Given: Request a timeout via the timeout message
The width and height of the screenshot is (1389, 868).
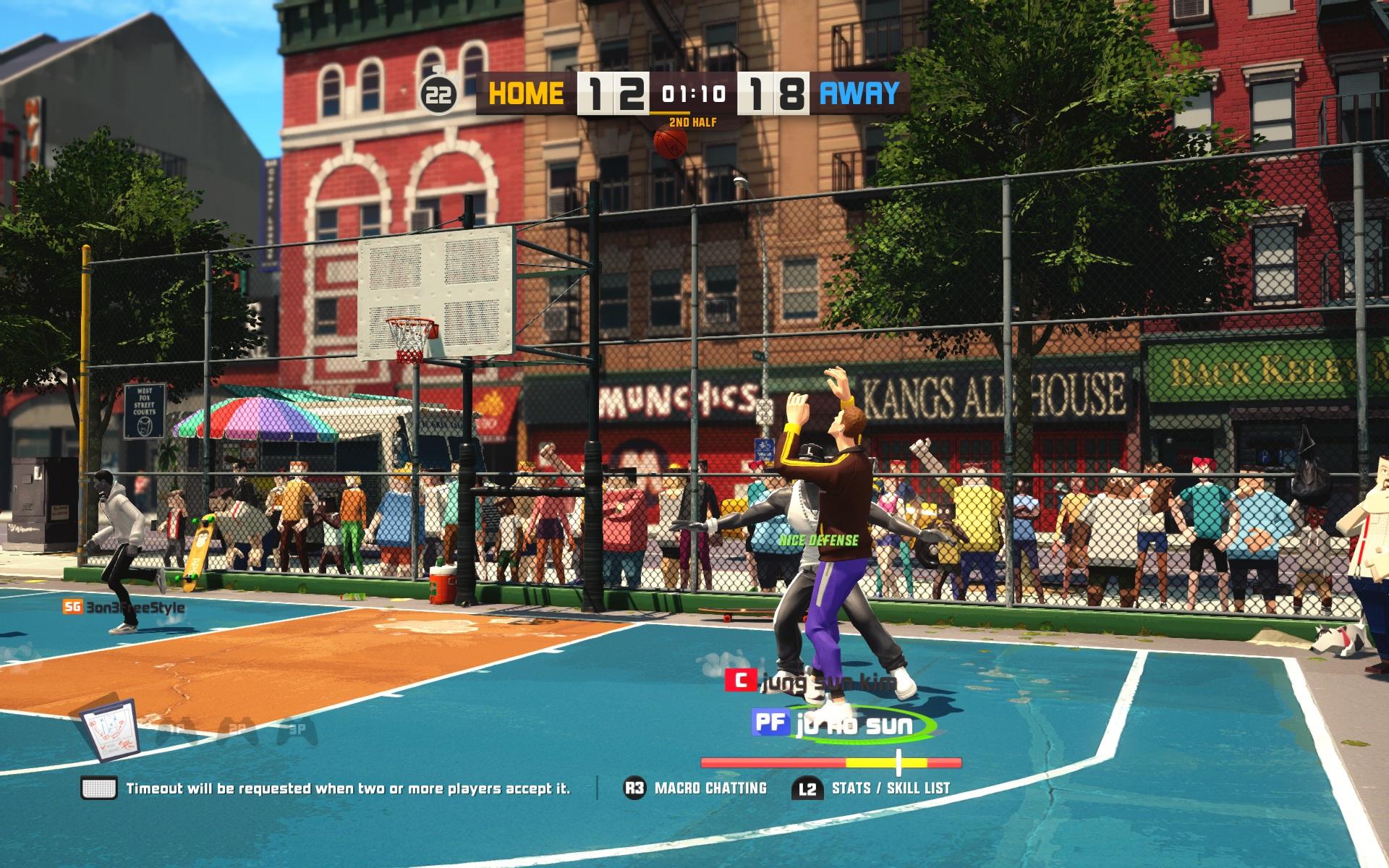Looking at the screenshot, I should [326, 788].
